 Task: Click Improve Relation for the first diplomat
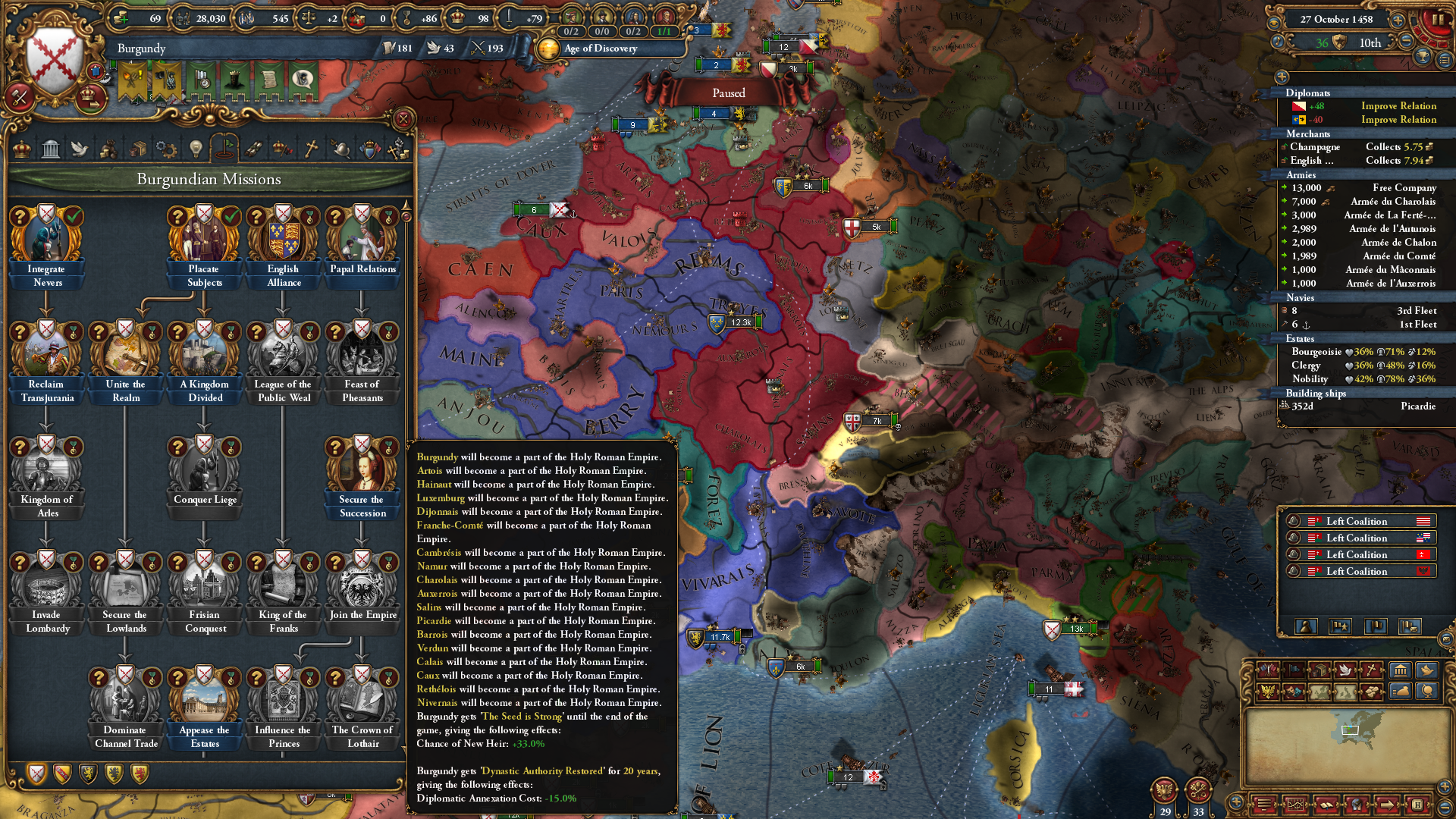click(x=1398, y=105)
